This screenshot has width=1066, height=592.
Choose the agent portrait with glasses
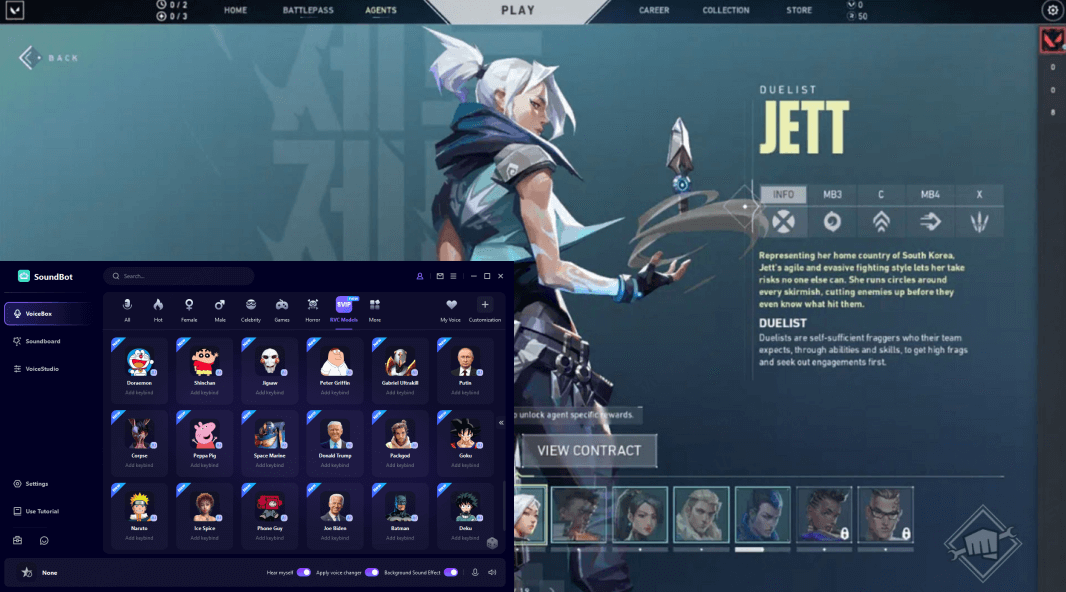(885, 515)
